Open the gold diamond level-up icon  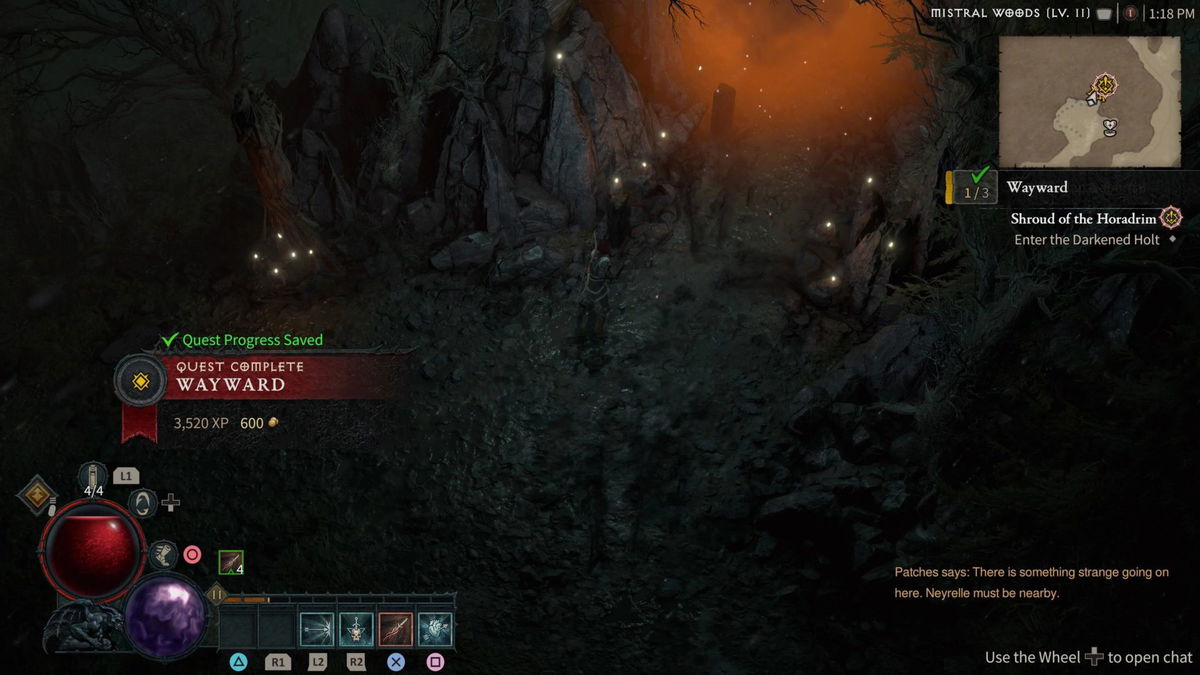(x=39, y=495)
